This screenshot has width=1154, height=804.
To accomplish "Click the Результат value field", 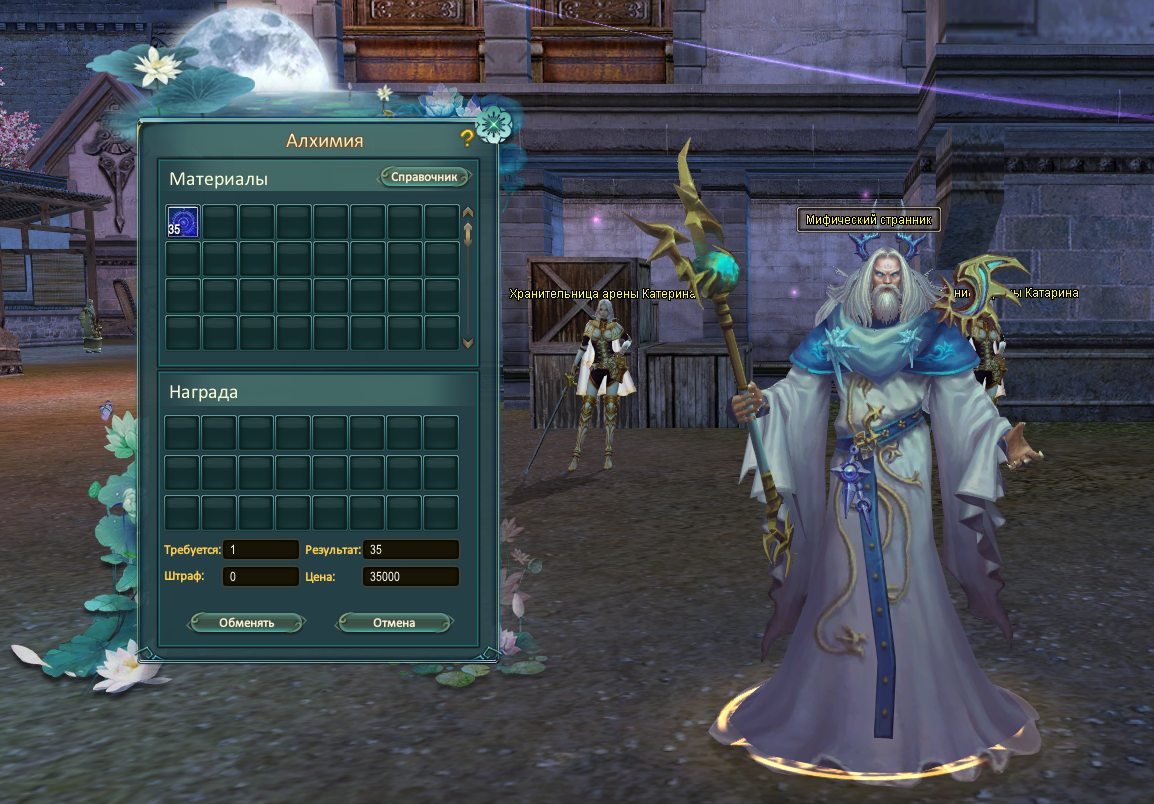I will (x=410, y=549).
